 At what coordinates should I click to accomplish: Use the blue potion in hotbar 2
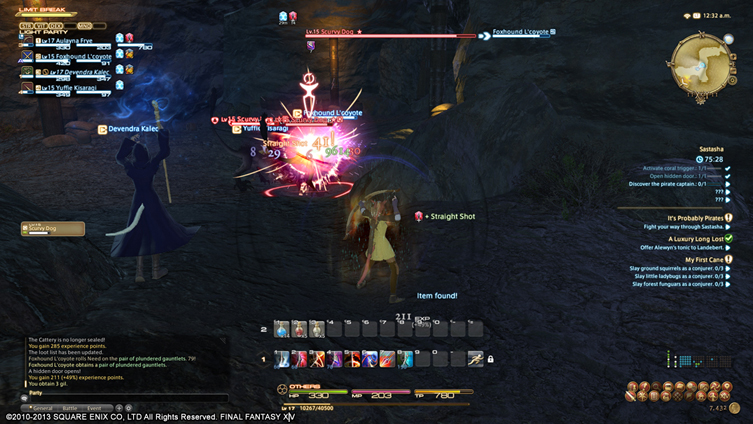pyautogui.click(x=281, y=329)
